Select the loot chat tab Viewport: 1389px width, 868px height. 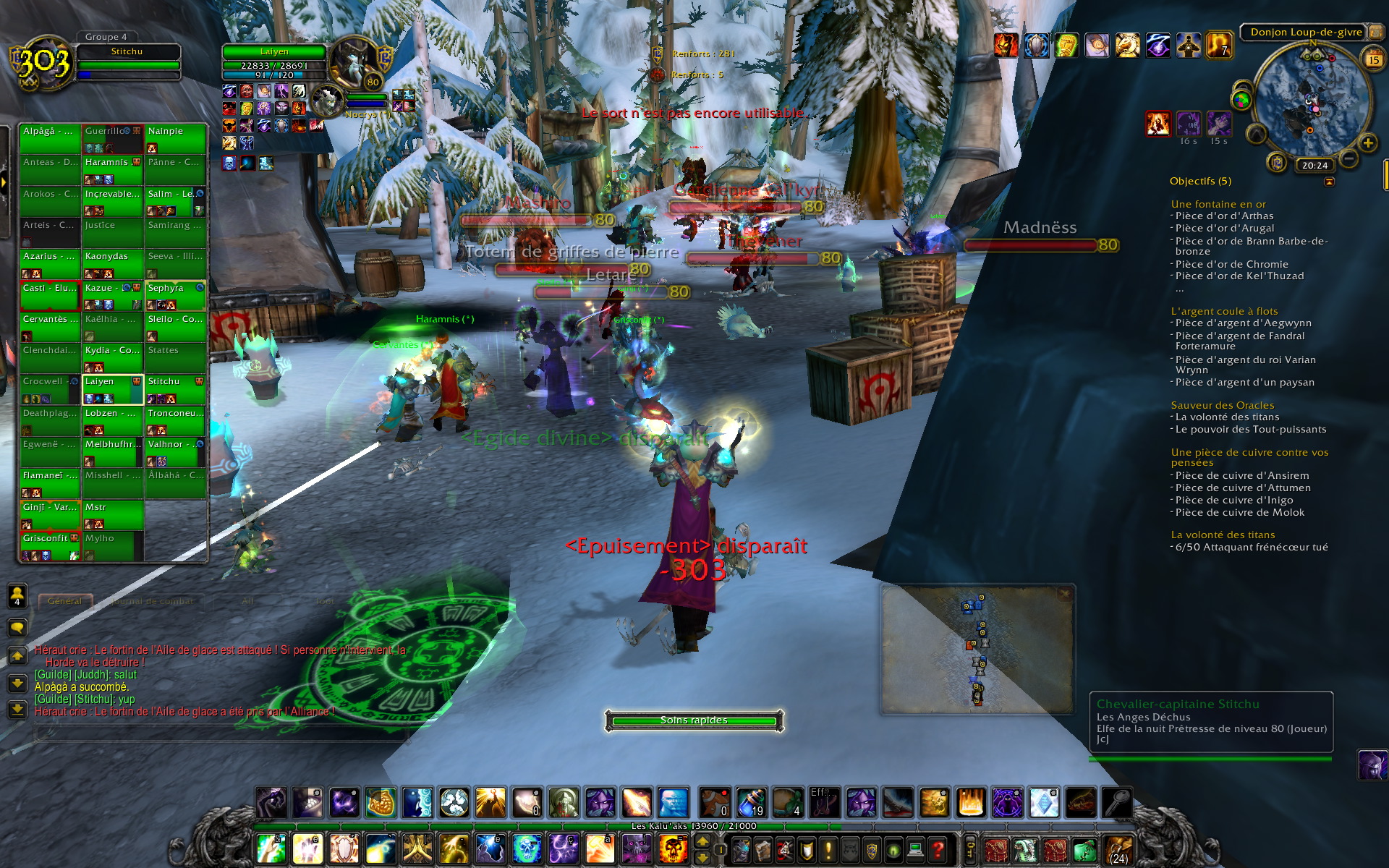coord(325,601)
